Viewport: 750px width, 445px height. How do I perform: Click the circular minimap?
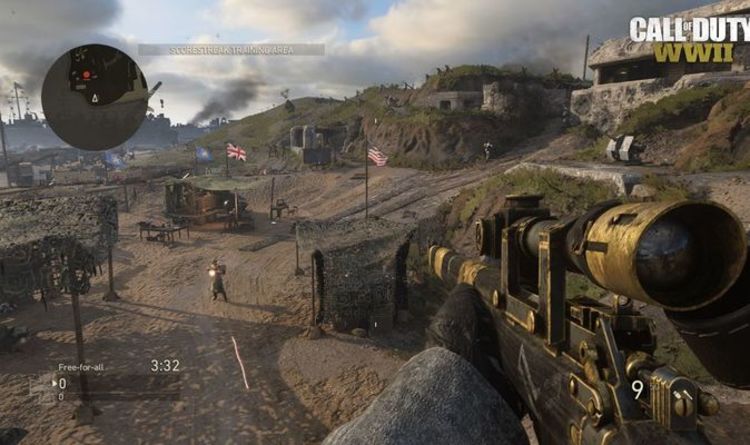[94, 97]
